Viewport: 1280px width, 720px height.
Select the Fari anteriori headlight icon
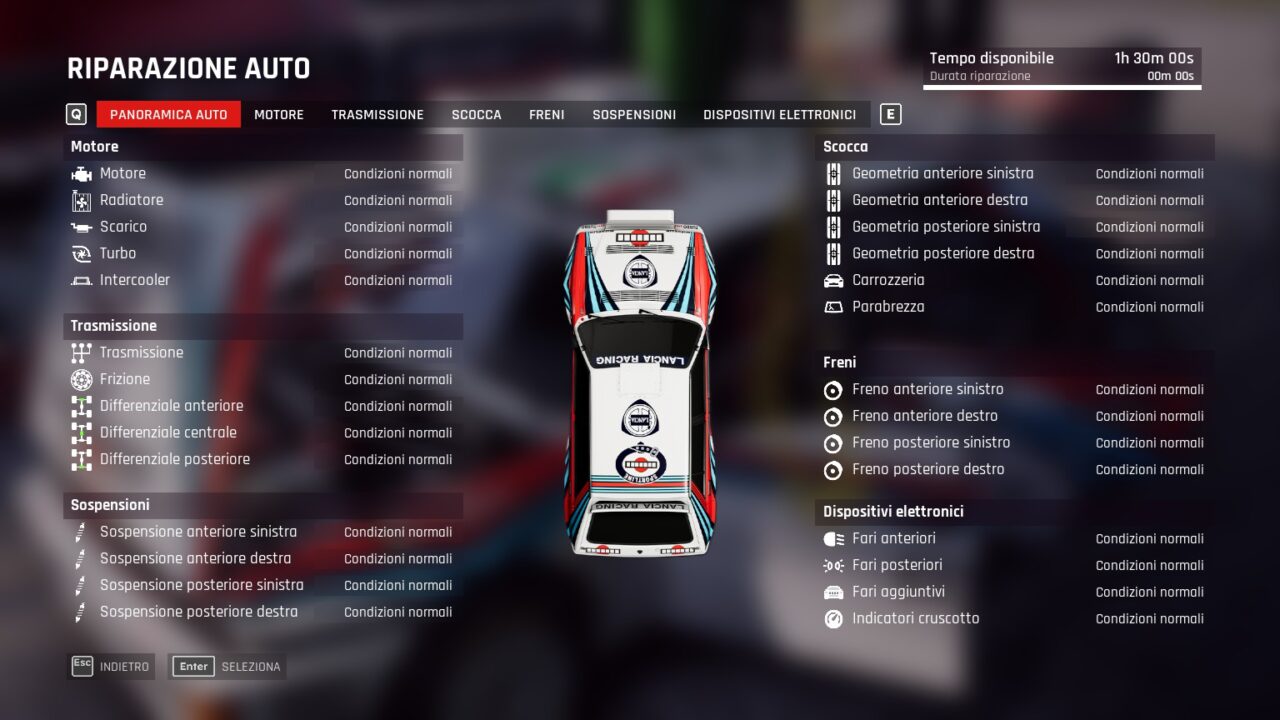[x=836, y=538]
